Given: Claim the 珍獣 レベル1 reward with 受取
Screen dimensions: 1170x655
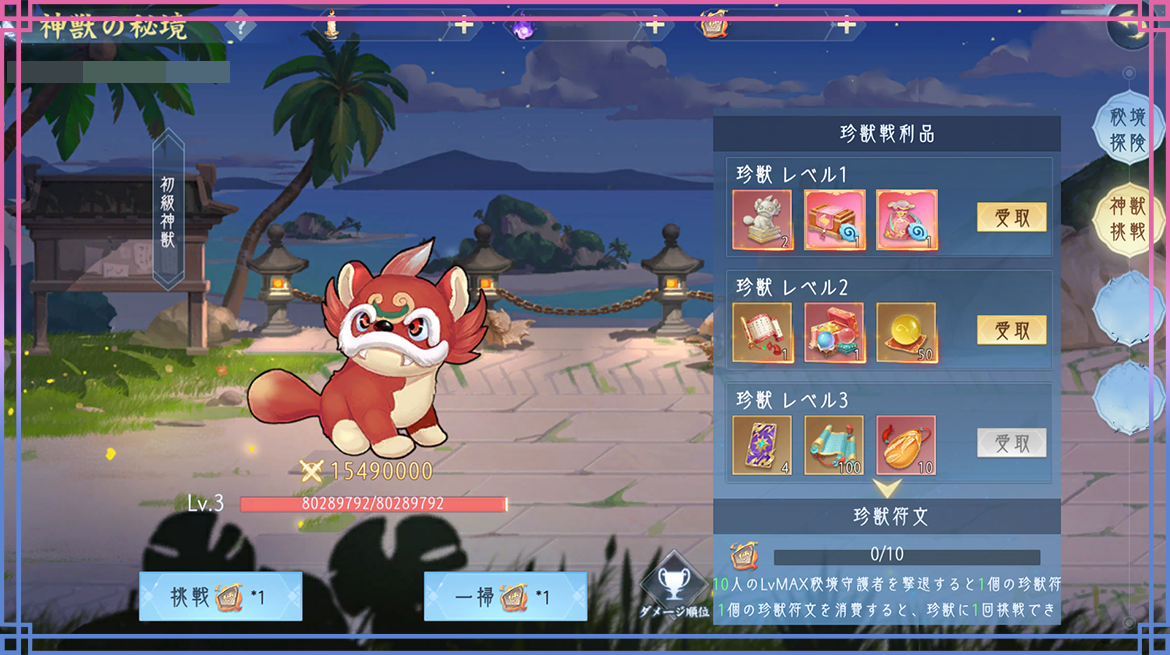Looking at the screenshot, I should (1011, 217).
